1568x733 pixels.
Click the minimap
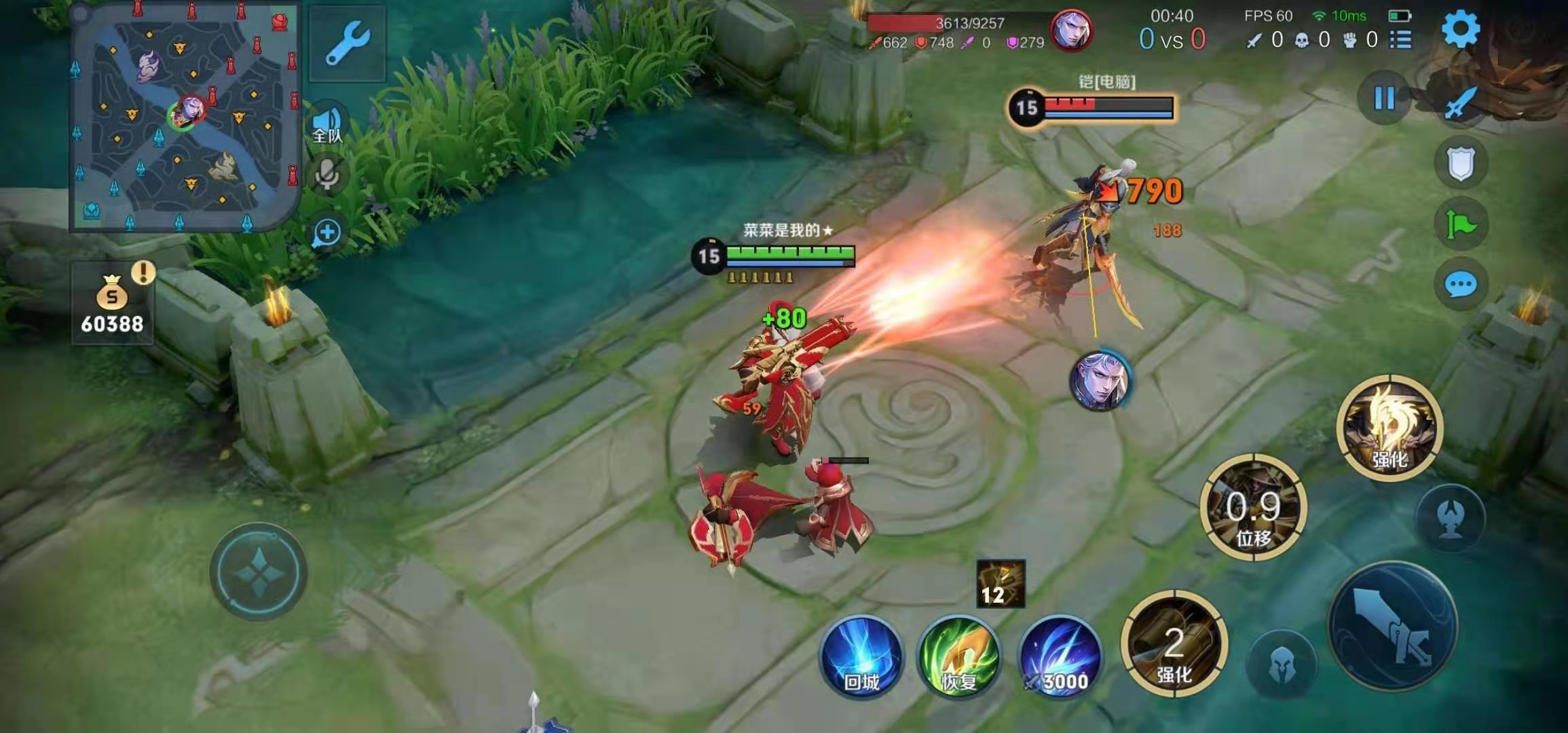185,118
